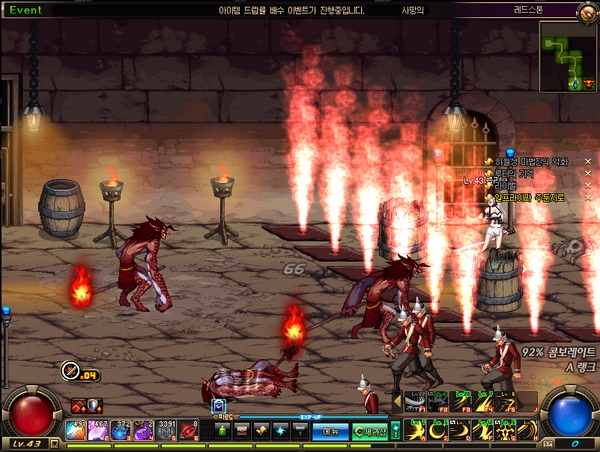Activate the F1 claw slash skill
This screenshot has width=600, height=452.
click(414, 402)
